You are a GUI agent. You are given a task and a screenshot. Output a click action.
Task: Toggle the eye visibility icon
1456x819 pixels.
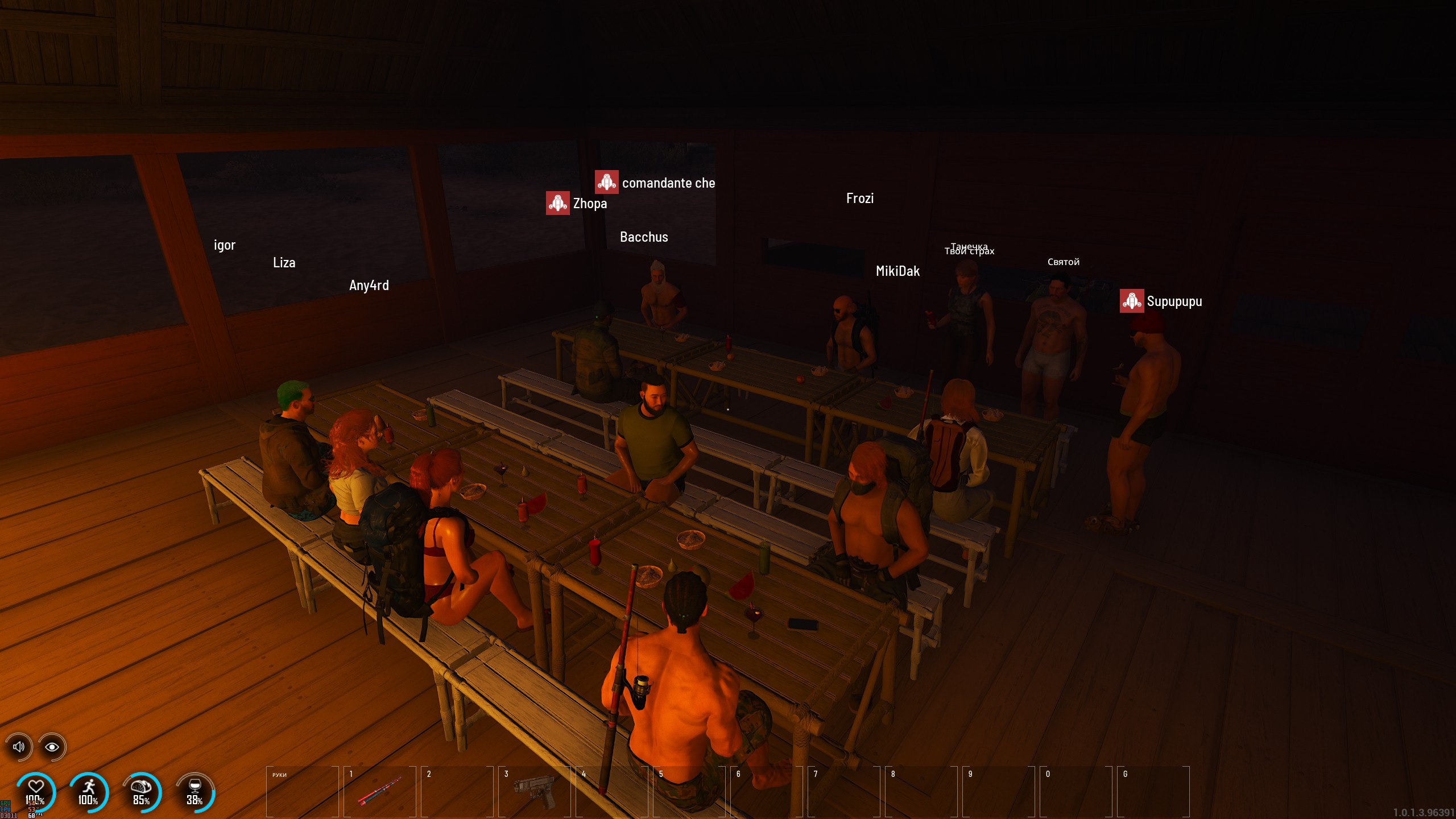tap(52, 747)
